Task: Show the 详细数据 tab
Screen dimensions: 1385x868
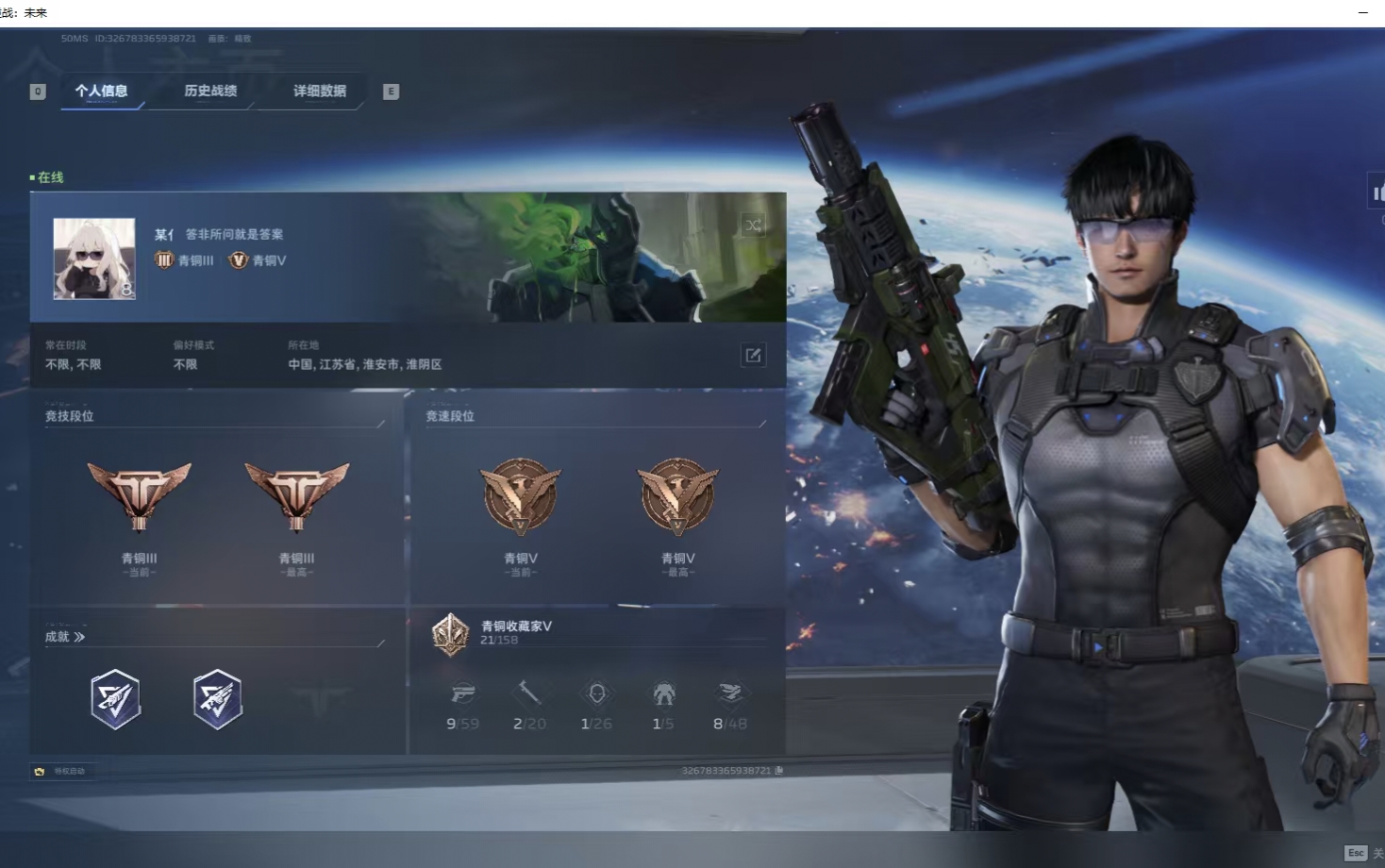Action: coord(319,91)
